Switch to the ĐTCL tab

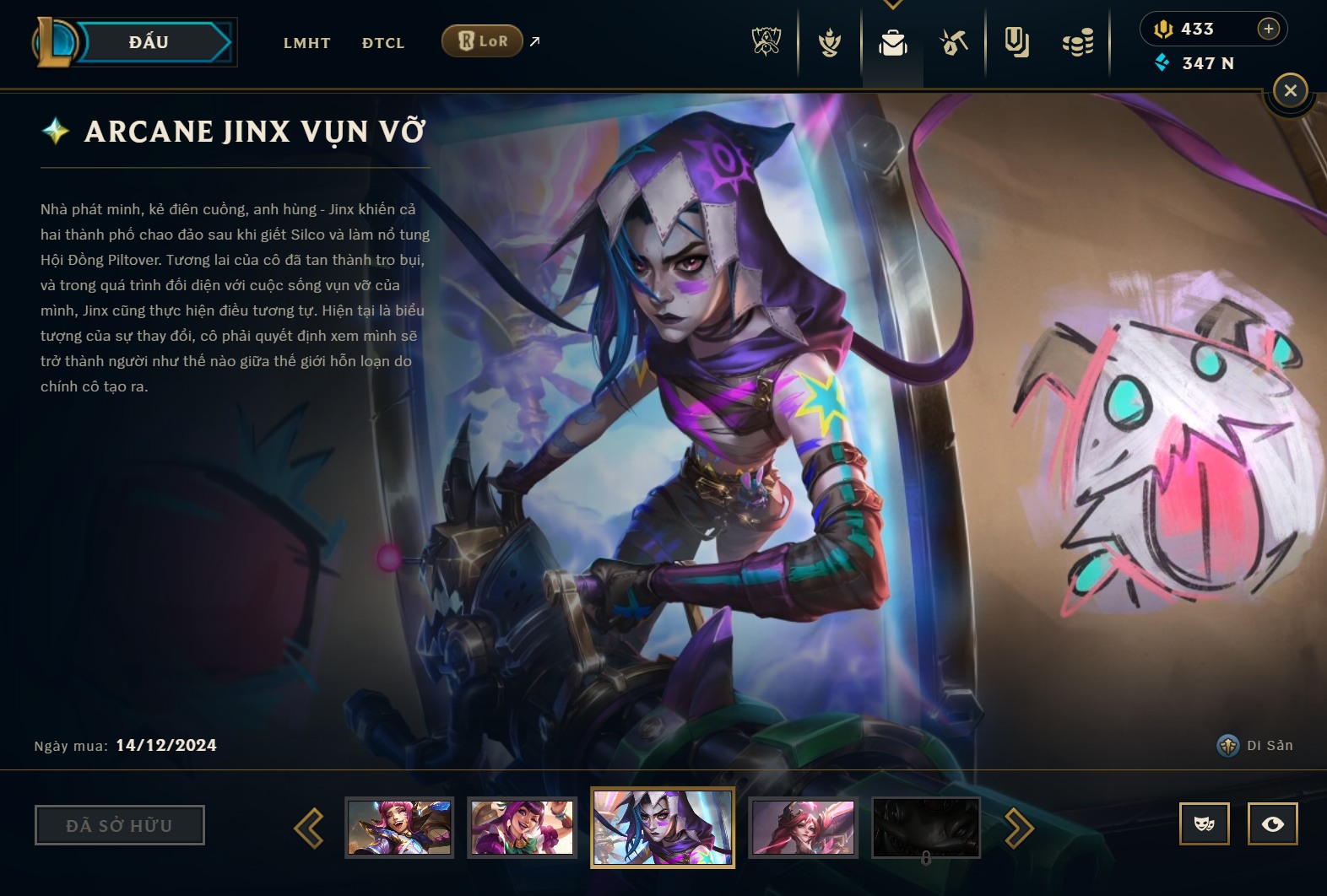(383, 43)
